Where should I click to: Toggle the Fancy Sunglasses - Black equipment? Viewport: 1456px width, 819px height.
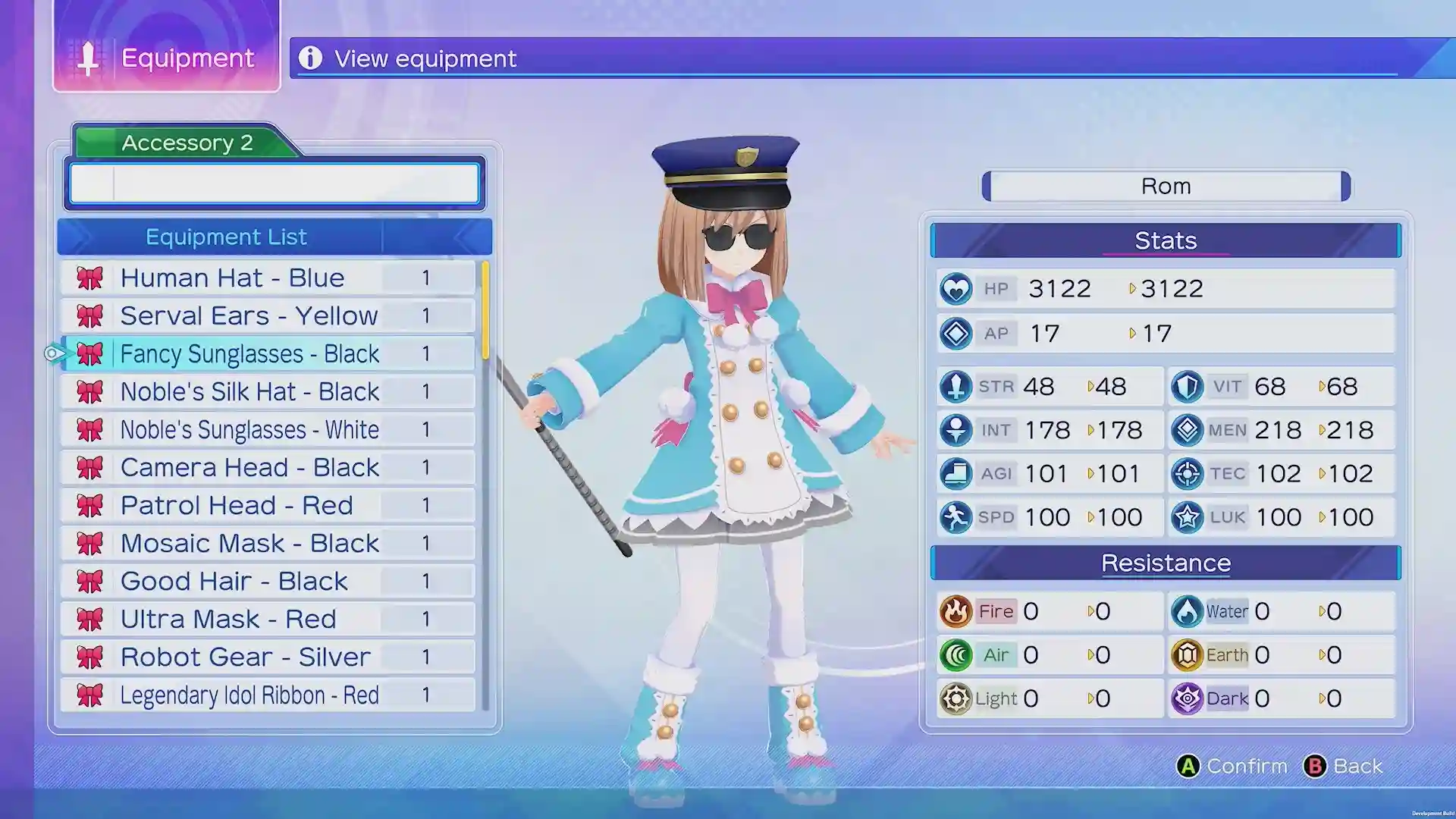[x=250, y=353]
